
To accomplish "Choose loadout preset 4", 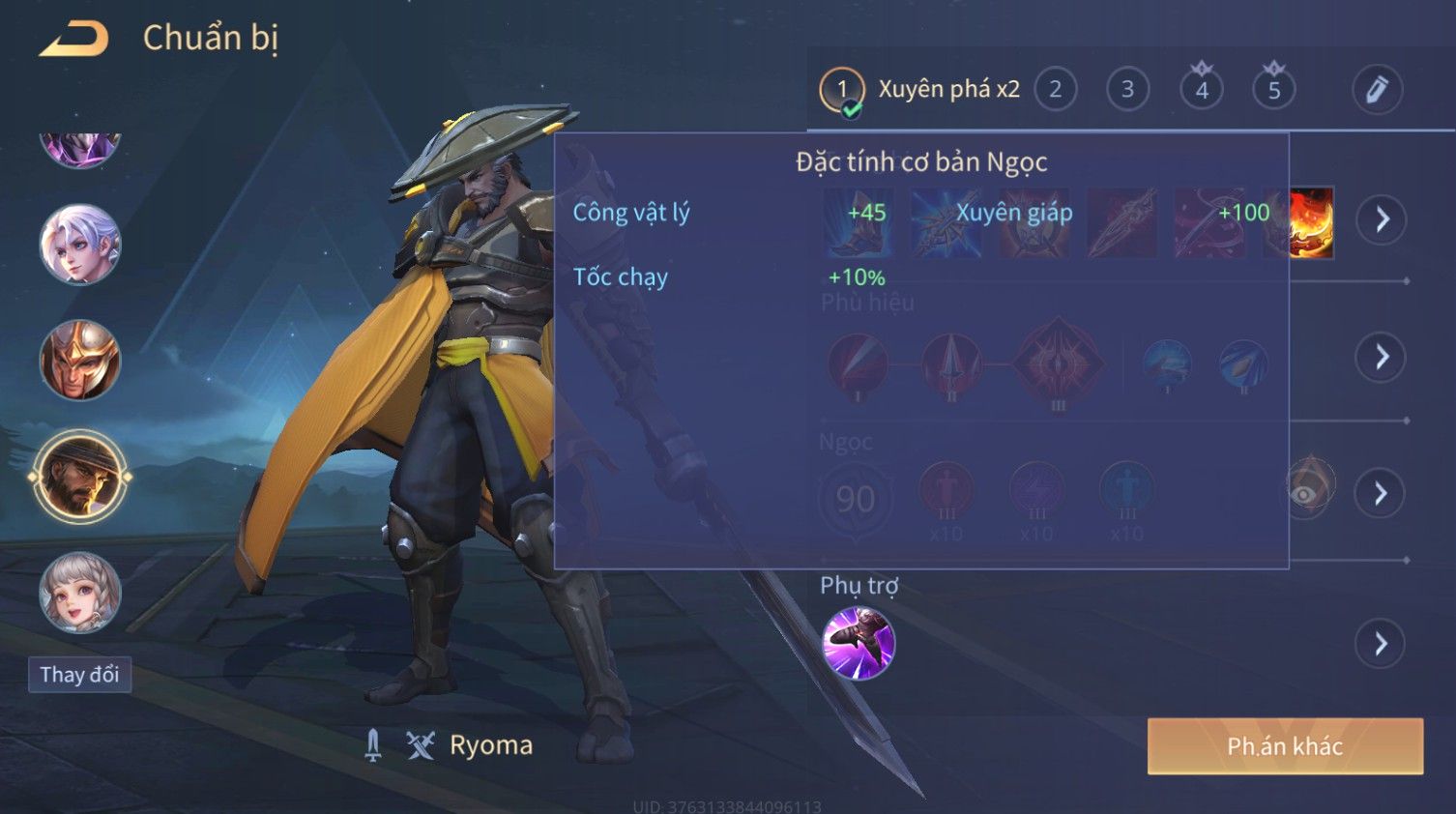I will (1202, 90).
